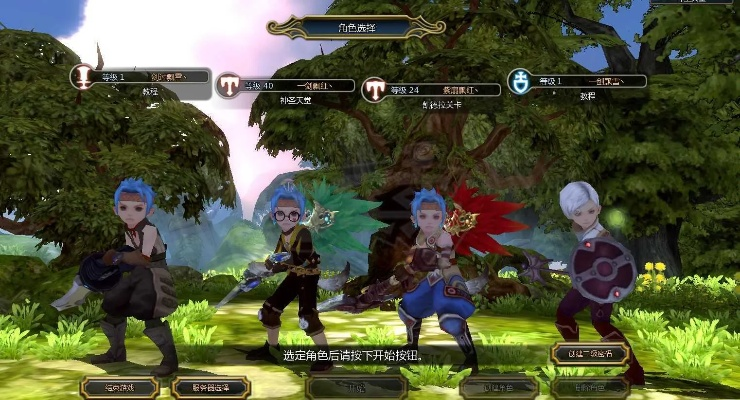Open the create character button
Viewport: 740px width, 400px height.
[499, 387]
